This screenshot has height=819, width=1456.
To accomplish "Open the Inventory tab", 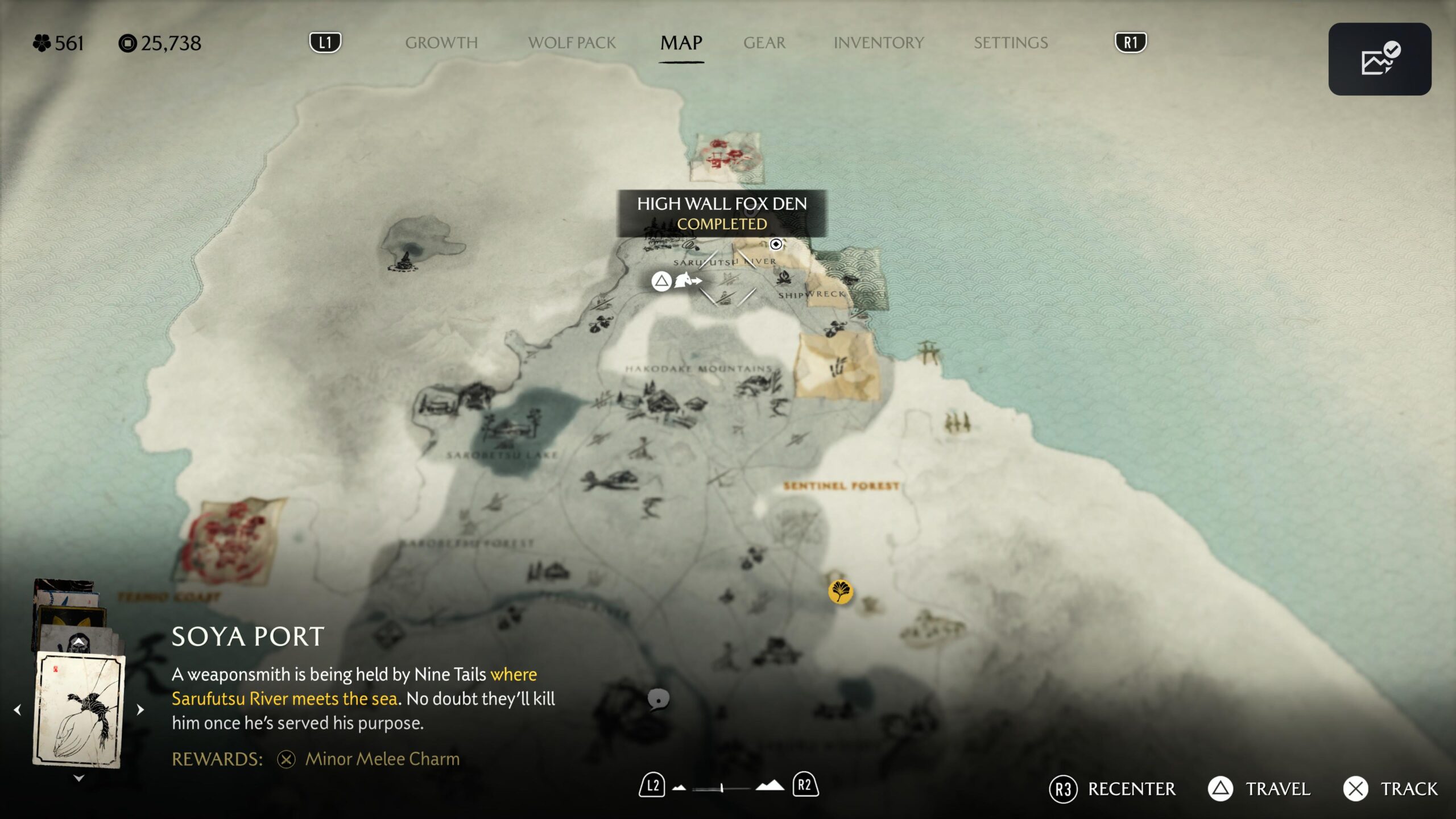I will 878,43.
